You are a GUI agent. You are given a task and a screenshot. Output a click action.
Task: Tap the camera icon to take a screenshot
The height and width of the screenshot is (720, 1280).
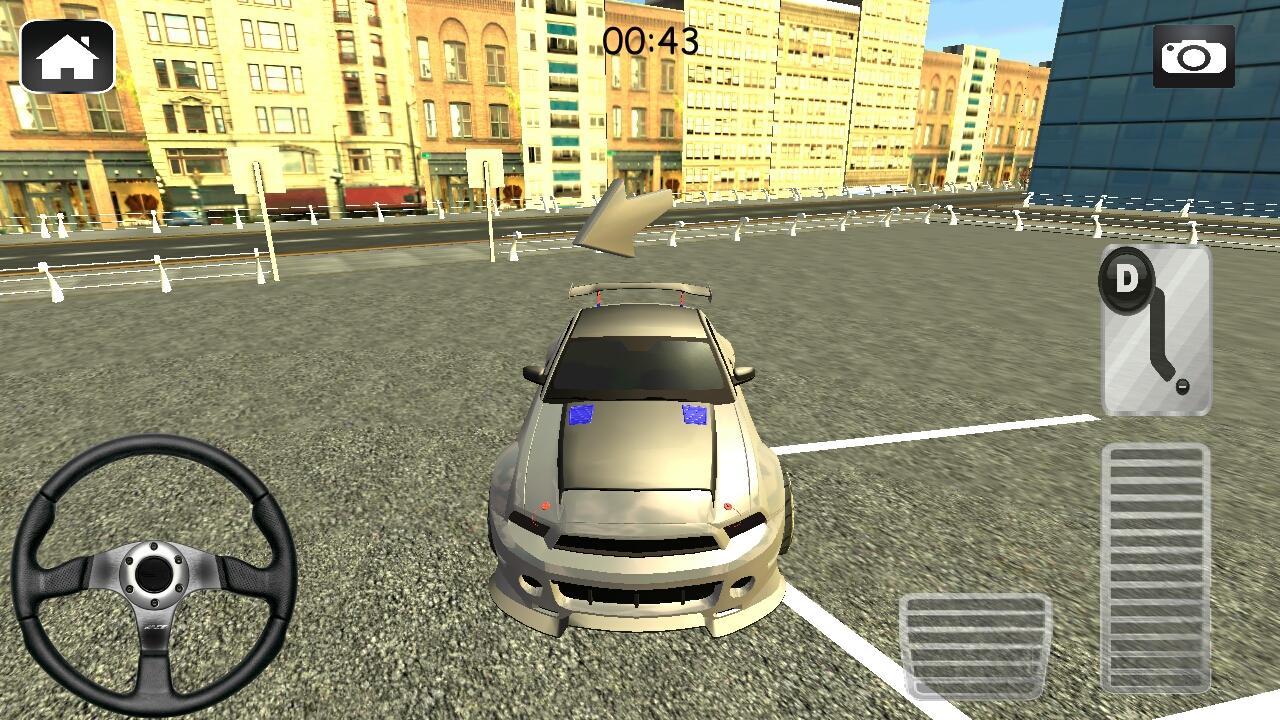coord(1196,57)
